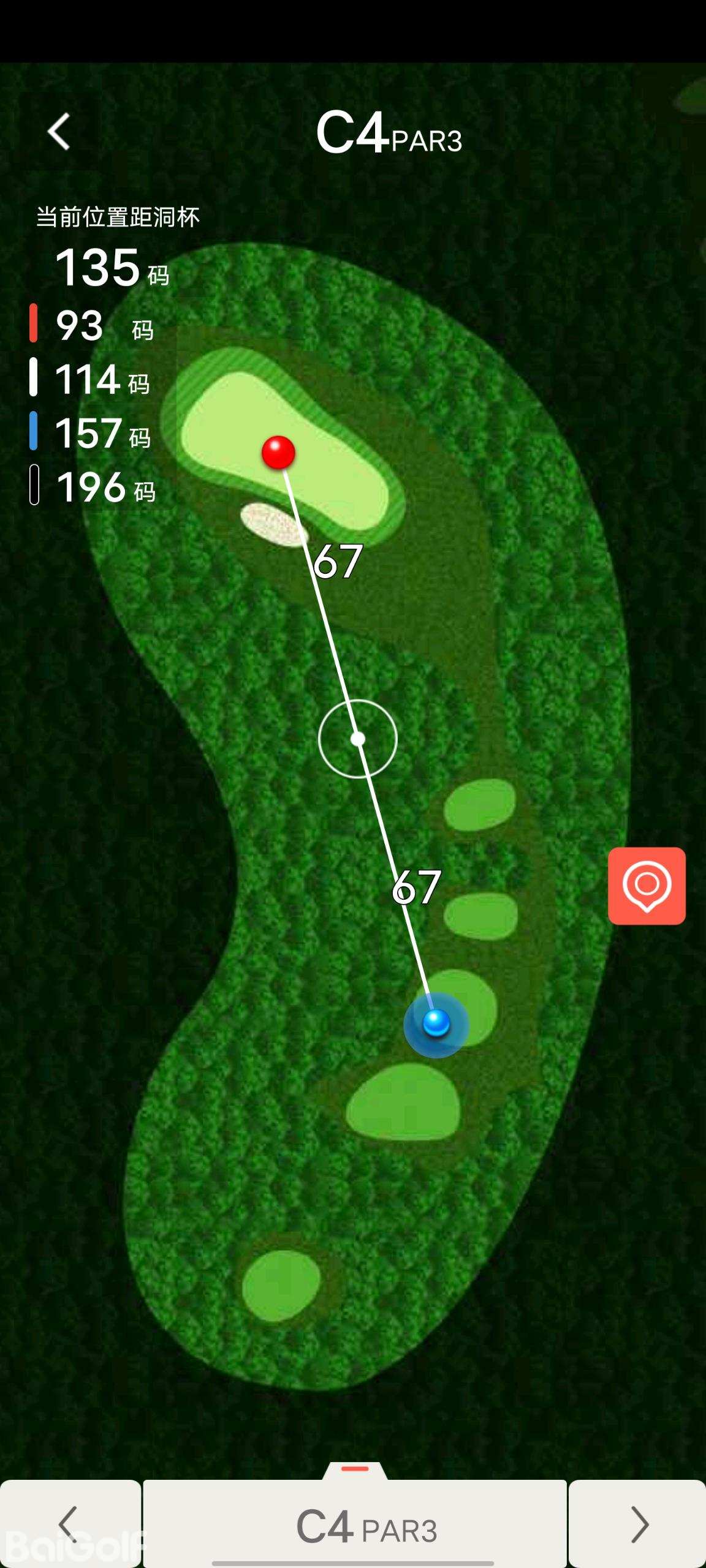Viewport: 706px width, 1568px height.
Task: Select the blue current-position marker
Action: 436,1023
